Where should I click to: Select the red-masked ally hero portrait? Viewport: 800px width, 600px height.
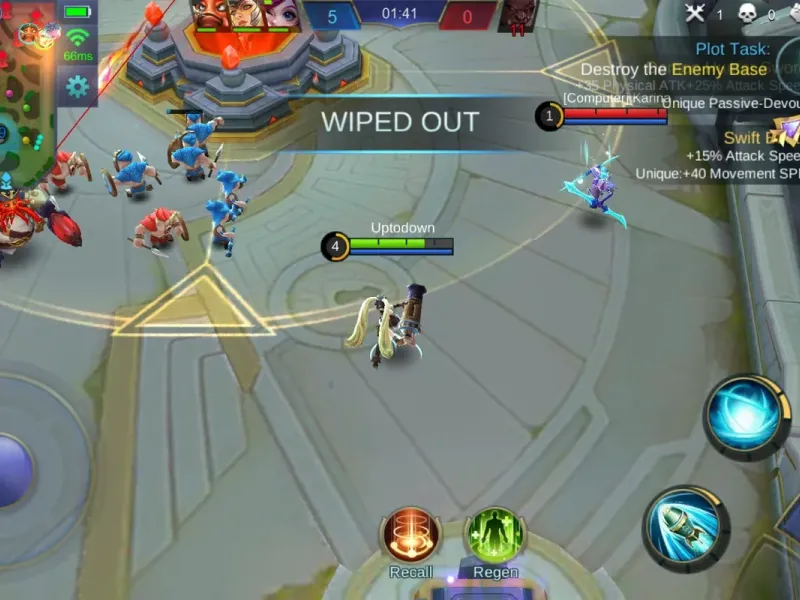pyautogui.click(x=212, y=14)
